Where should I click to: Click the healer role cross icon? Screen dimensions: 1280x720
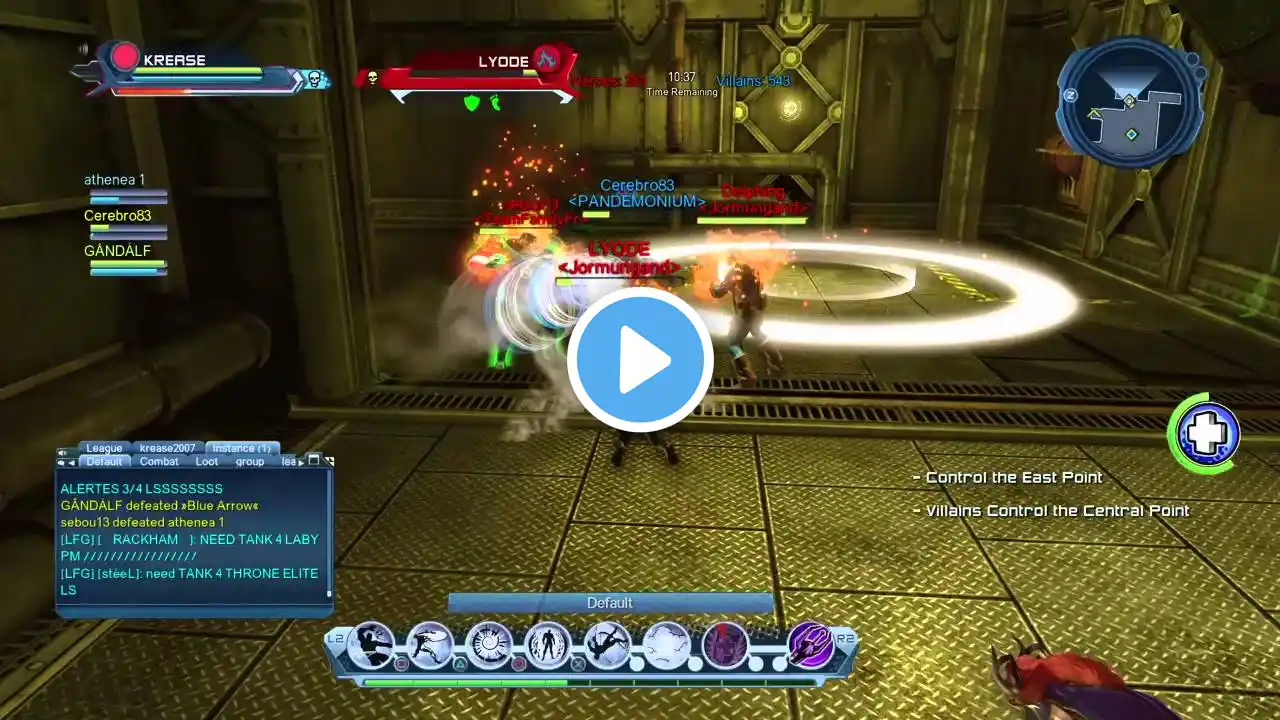click(1208, 435)
